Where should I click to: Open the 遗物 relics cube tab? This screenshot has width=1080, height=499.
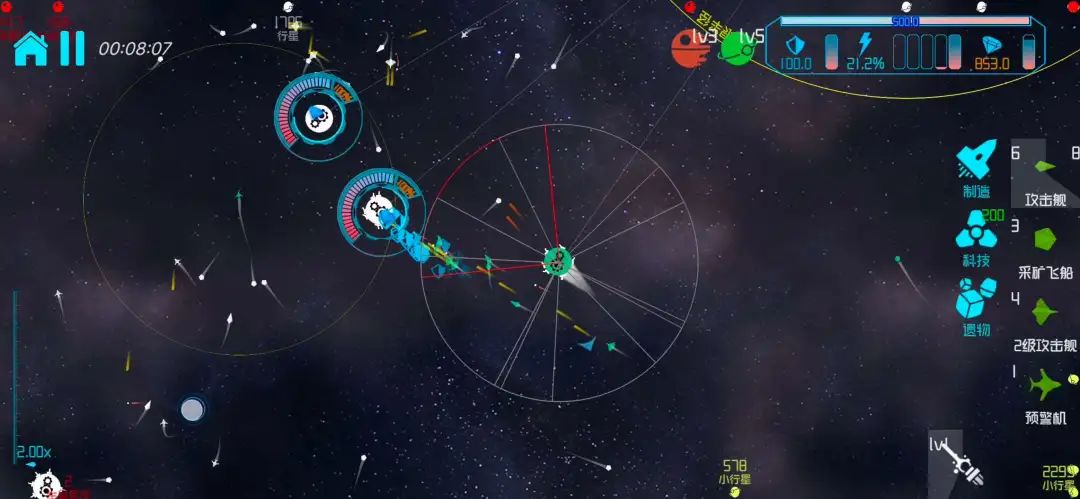[976, 306]
